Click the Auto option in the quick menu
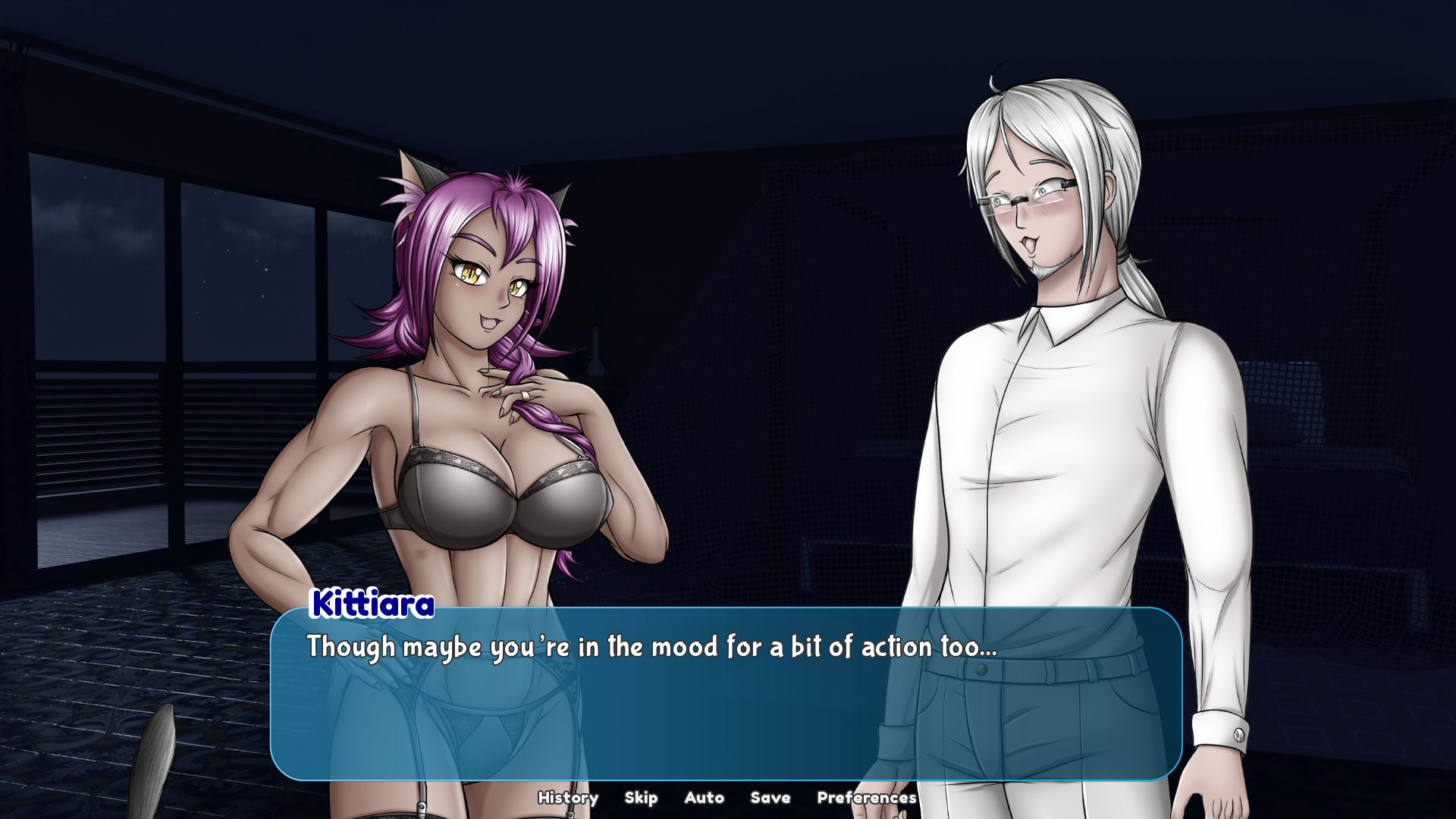 click(704, 798)
